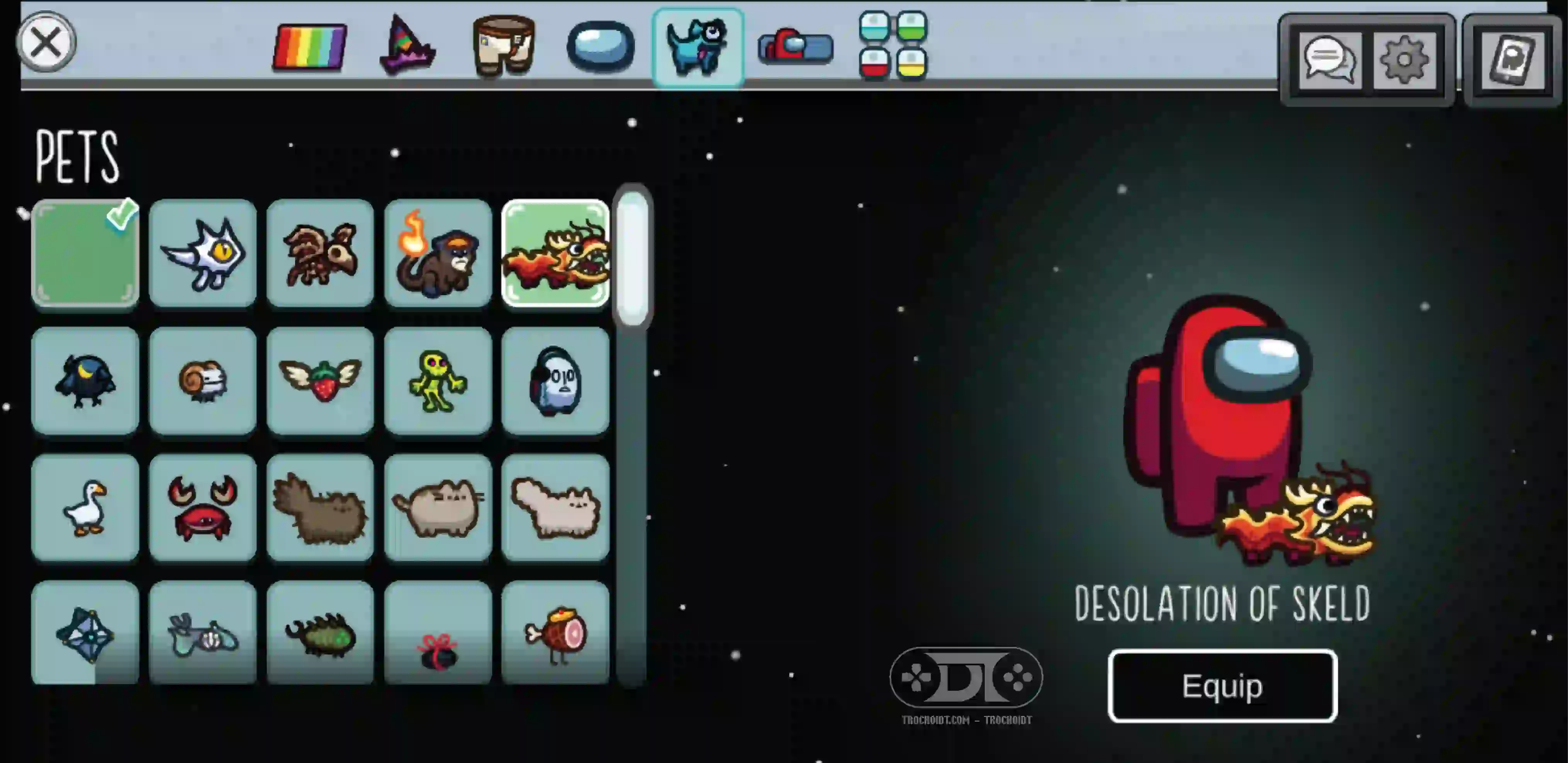Switch to the rainbow color tab
1568x763 pixels.
click(310, 46)
